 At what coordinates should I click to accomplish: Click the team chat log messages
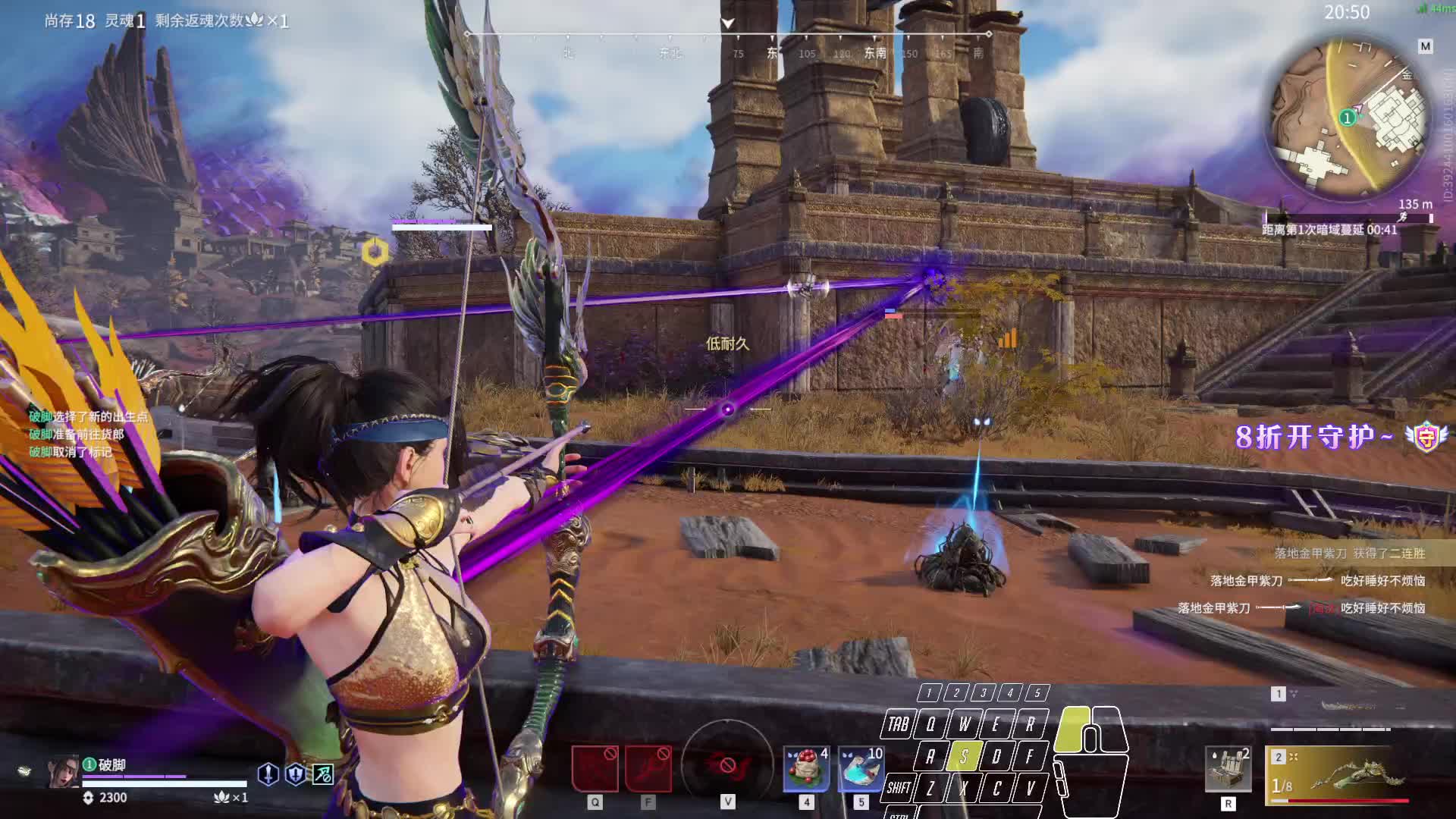pyautogui.click(x=88, y=435)
